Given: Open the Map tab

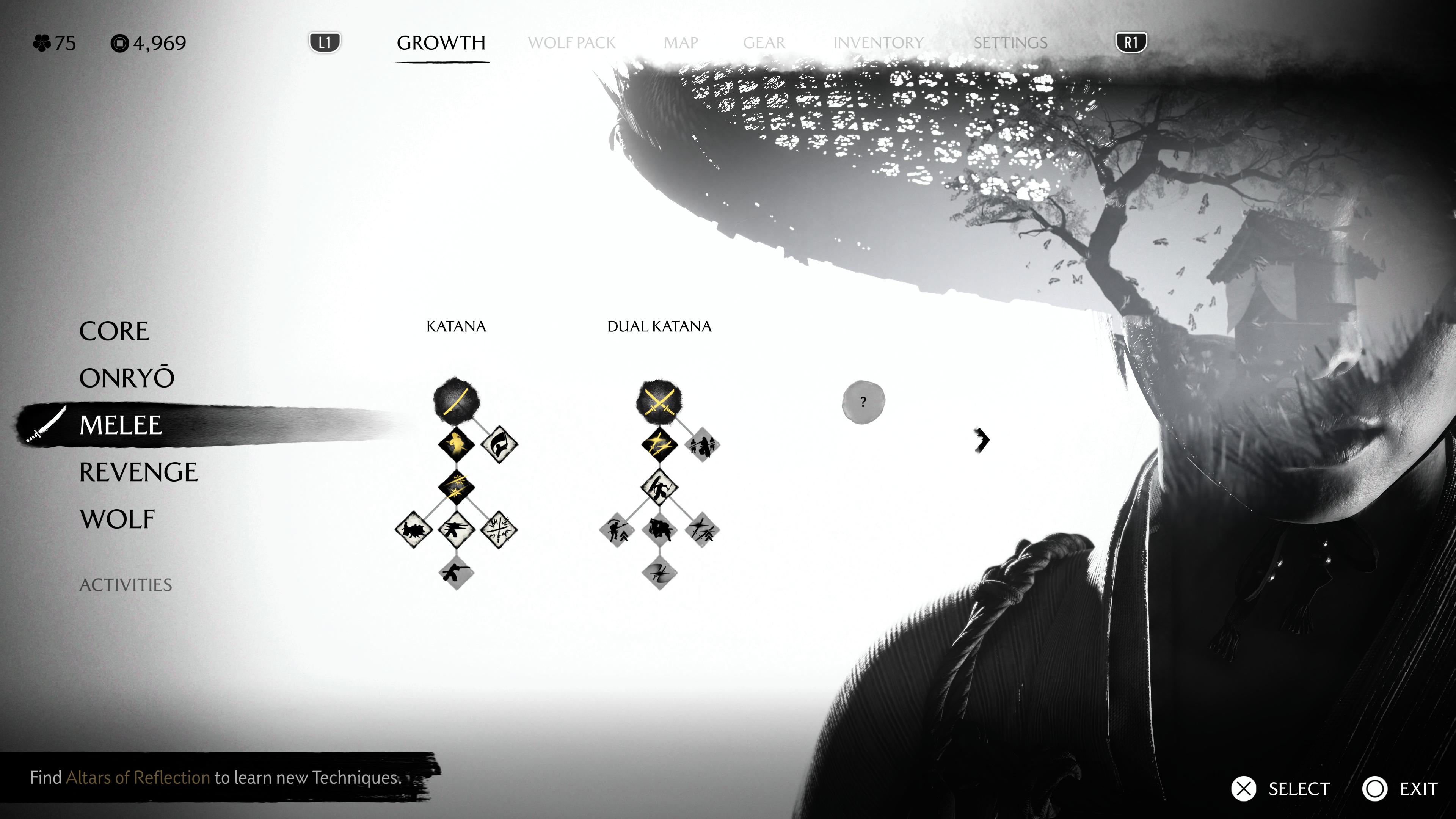Looking at the screenshot, I should click(x=681, y=43).
